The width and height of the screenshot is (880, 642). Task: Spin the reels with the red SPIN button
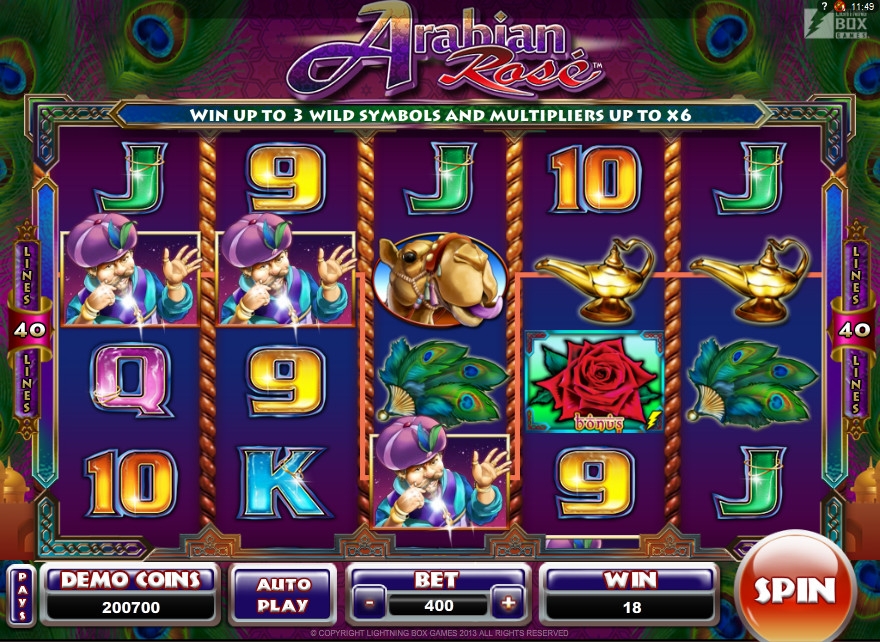point(794,589)
